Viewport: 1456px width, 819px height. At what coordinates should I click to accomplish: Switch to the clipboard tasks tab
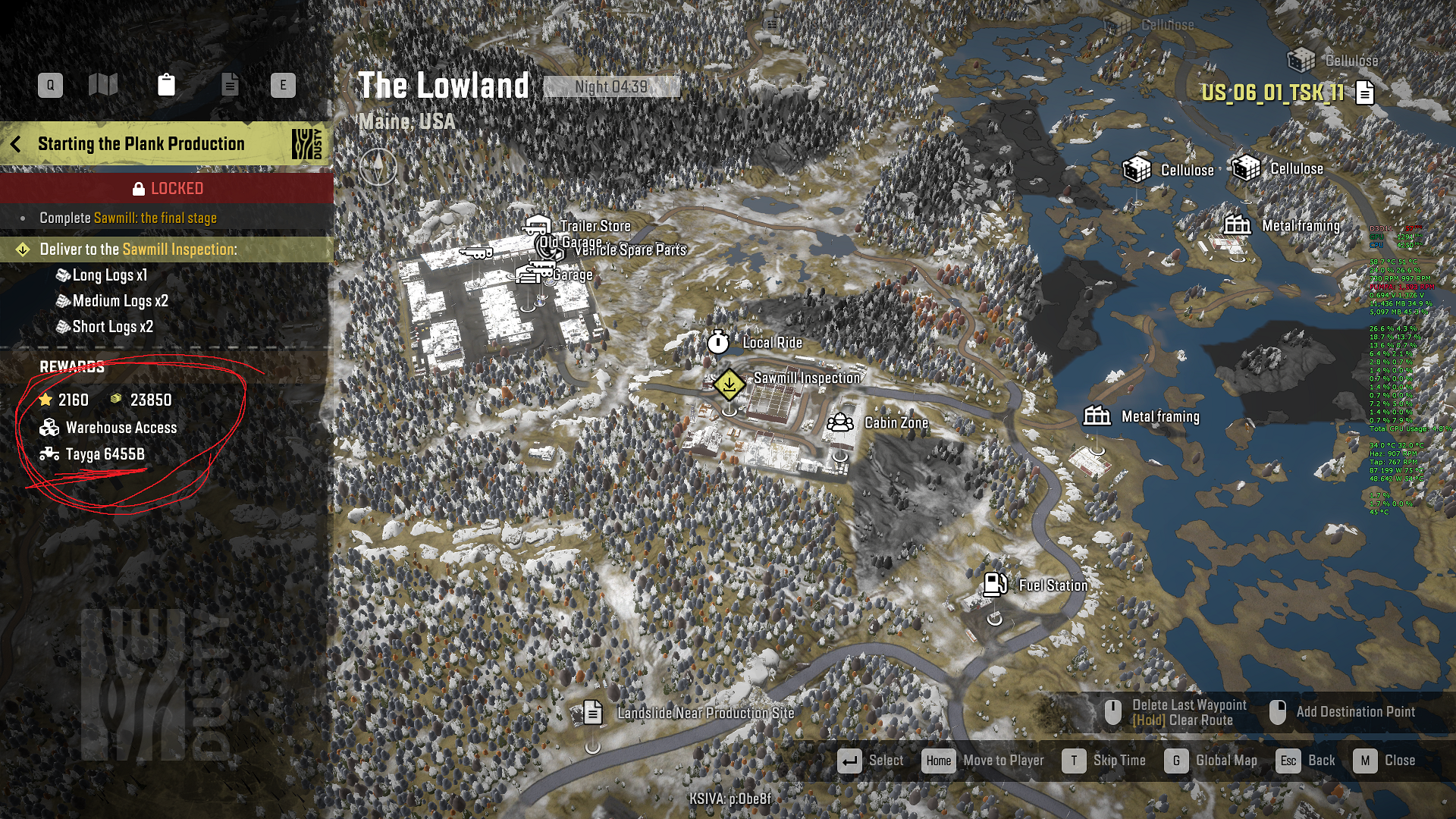(166, 85)
